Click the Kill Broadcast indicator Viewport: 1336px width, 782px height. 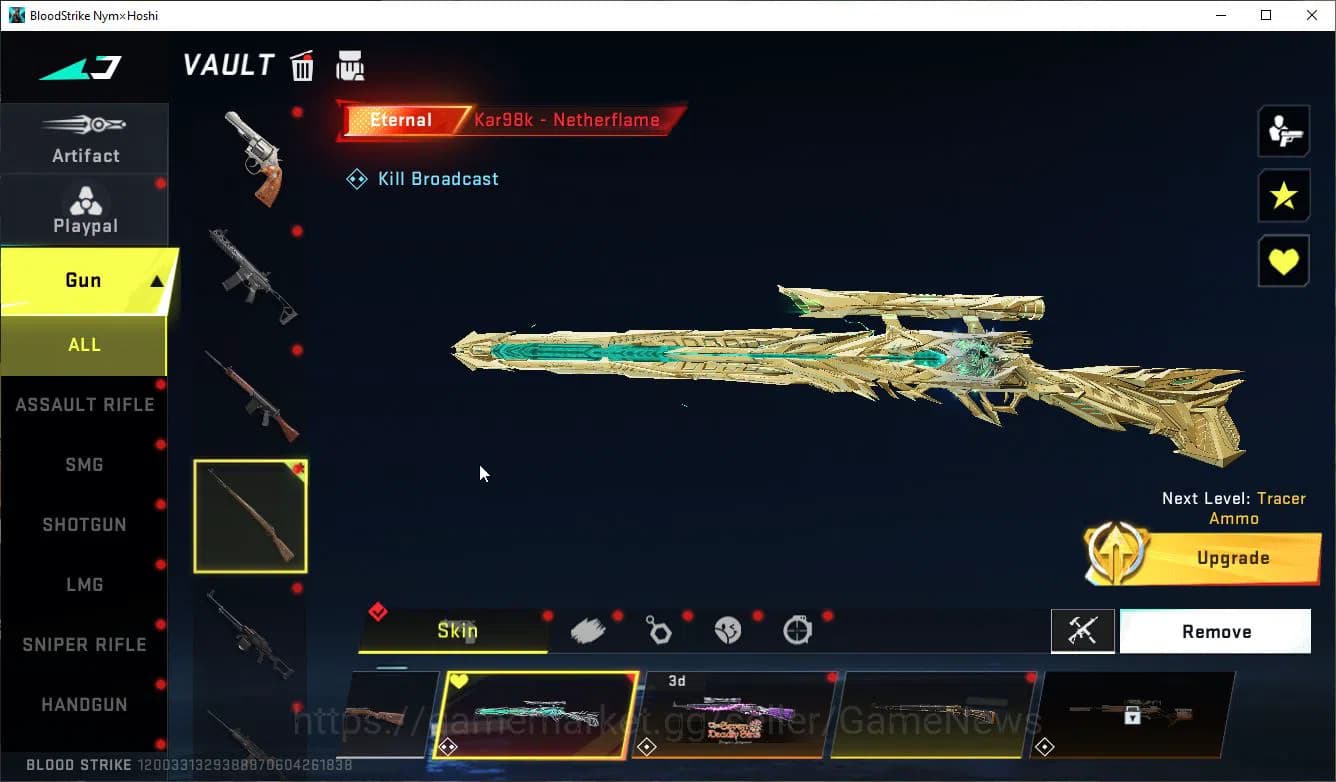click(422, 178)
